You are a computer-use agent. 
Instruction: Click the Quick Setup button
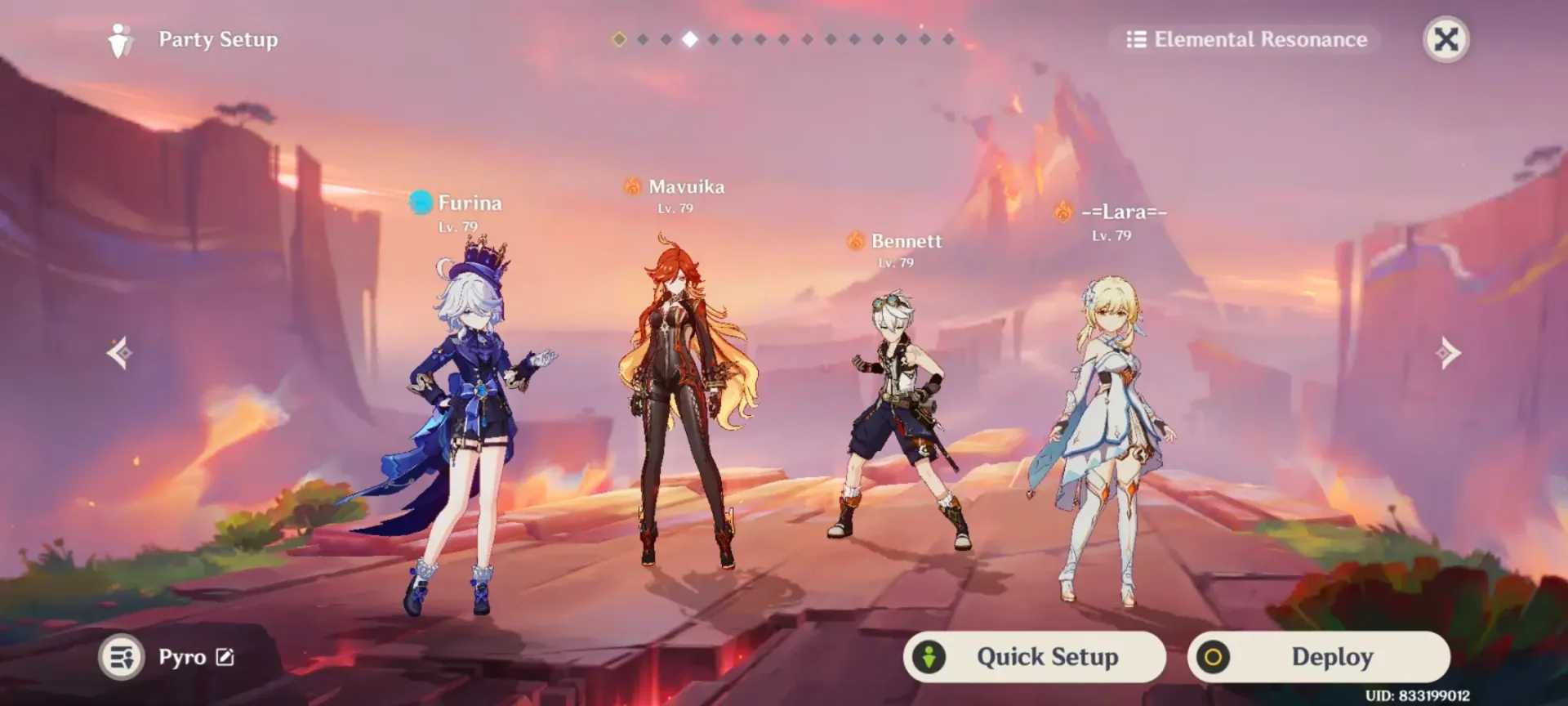[x=1034, y=656]
